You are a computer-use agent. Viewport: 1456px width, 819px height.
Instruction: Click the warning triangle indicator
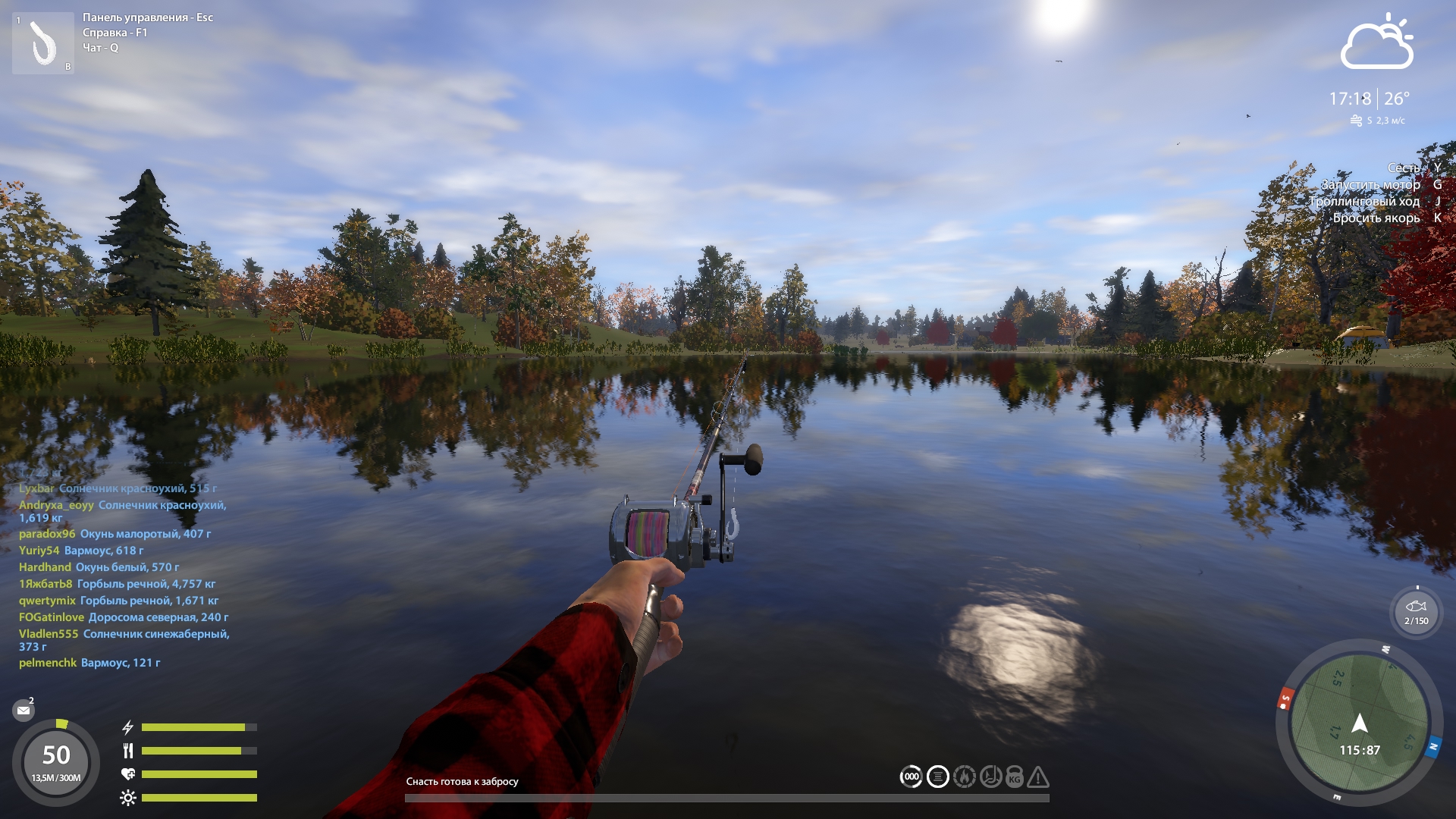(x=1038, y=777)
